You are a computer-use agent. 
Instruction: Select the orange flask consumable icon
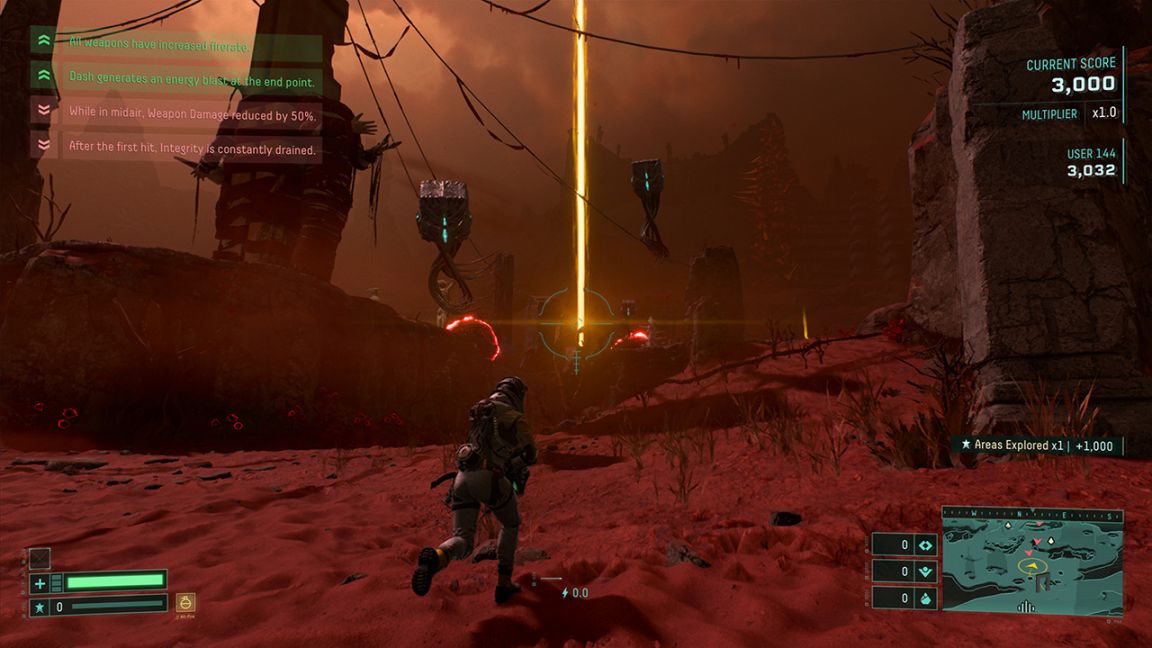185,603
